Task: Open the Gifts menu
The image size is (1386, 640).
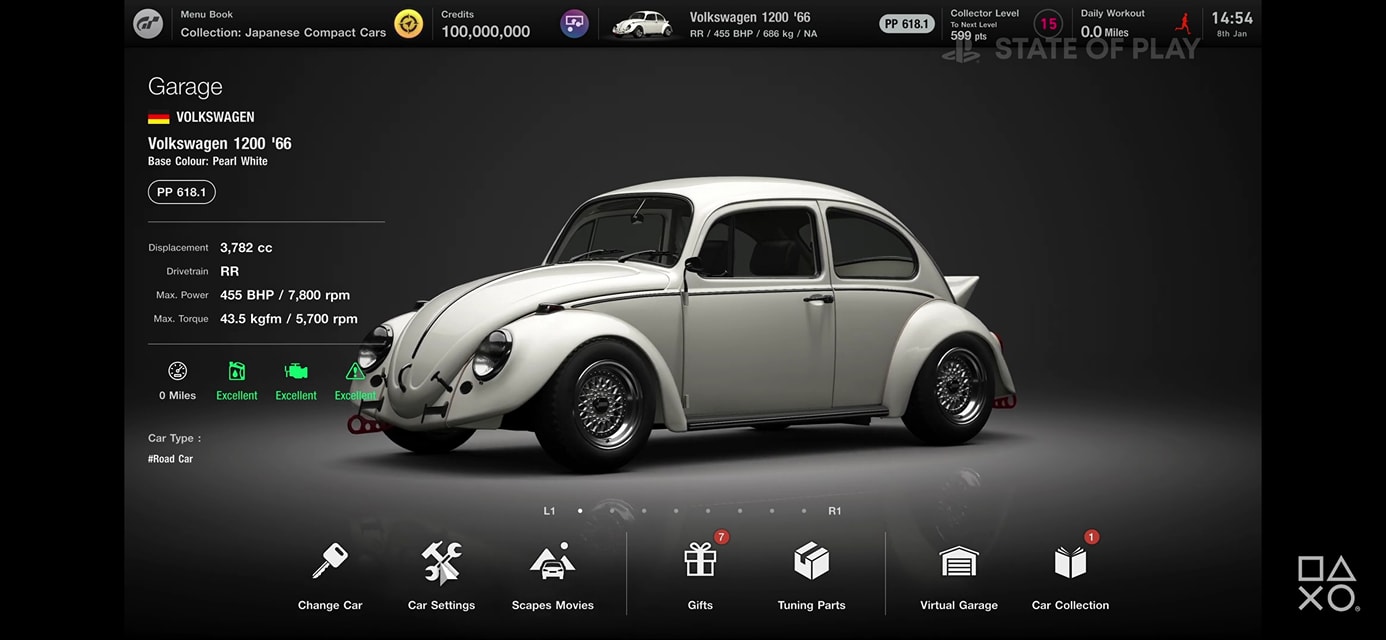Action: tap(700, 575)
